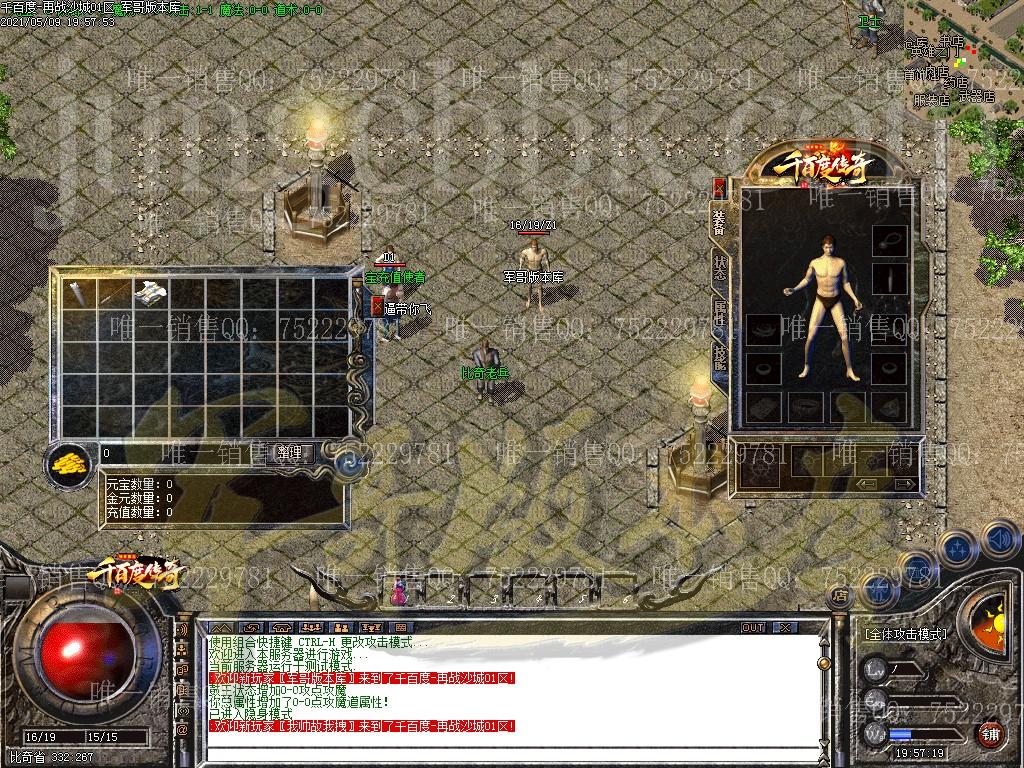1024x768 pixels.
Task: Close the red X next to 逼带你飞
Action: 377,306
